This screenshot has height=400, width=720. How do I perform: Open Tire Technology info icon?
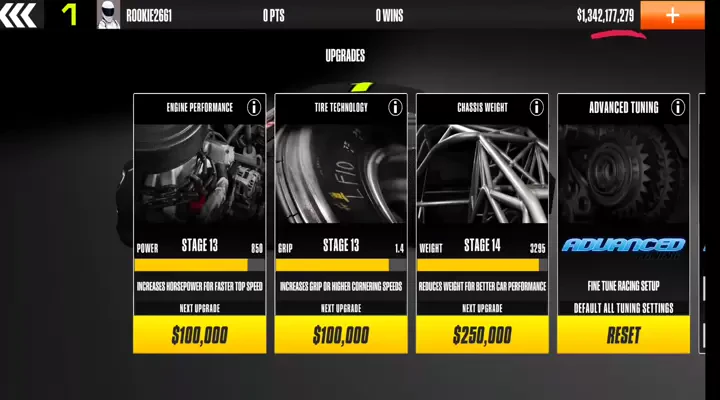pos(395,107)
